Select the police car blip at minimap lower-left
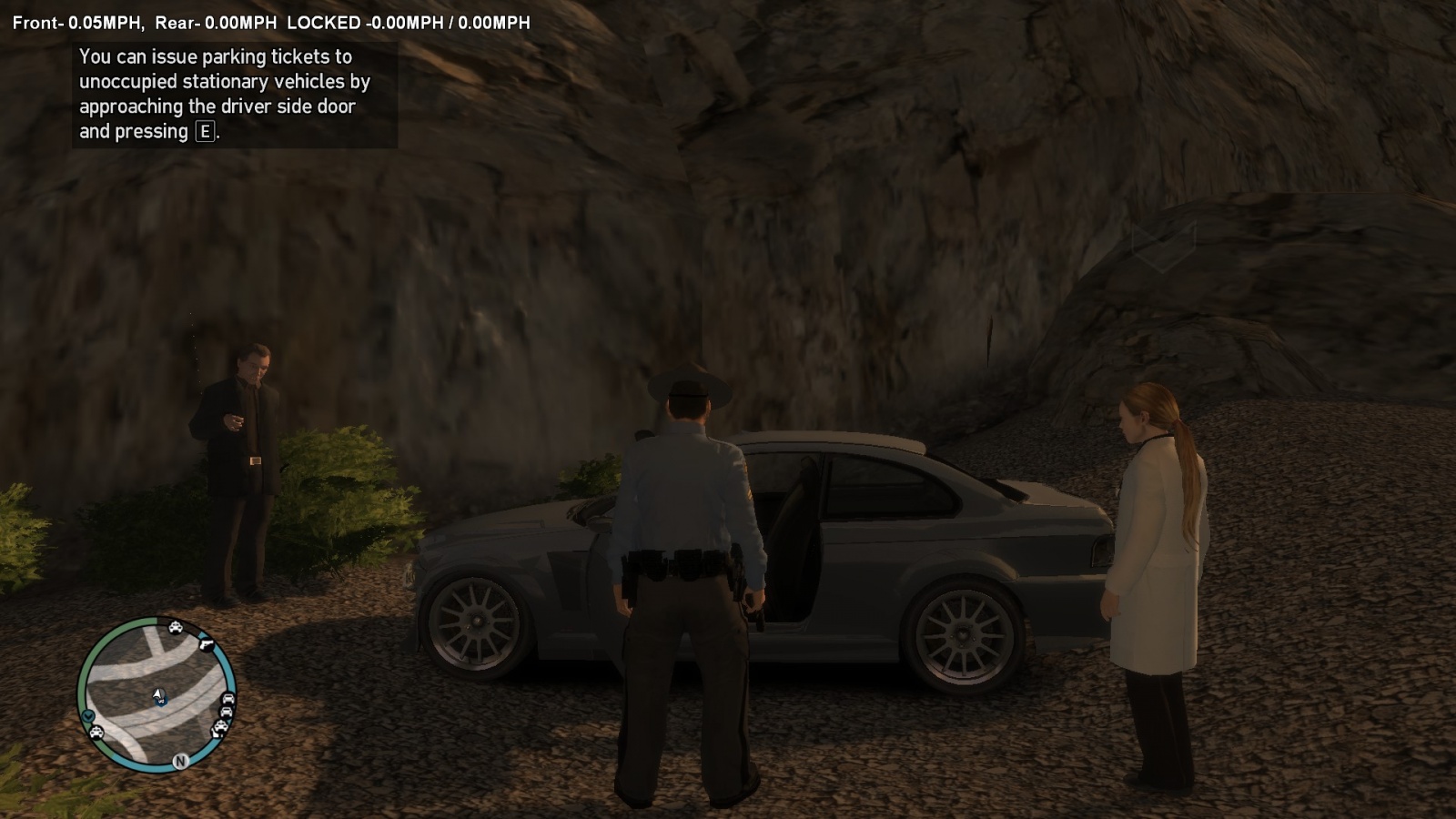Image resolution: width=1456 pixels, height=819 pixels. coord(96,732)
